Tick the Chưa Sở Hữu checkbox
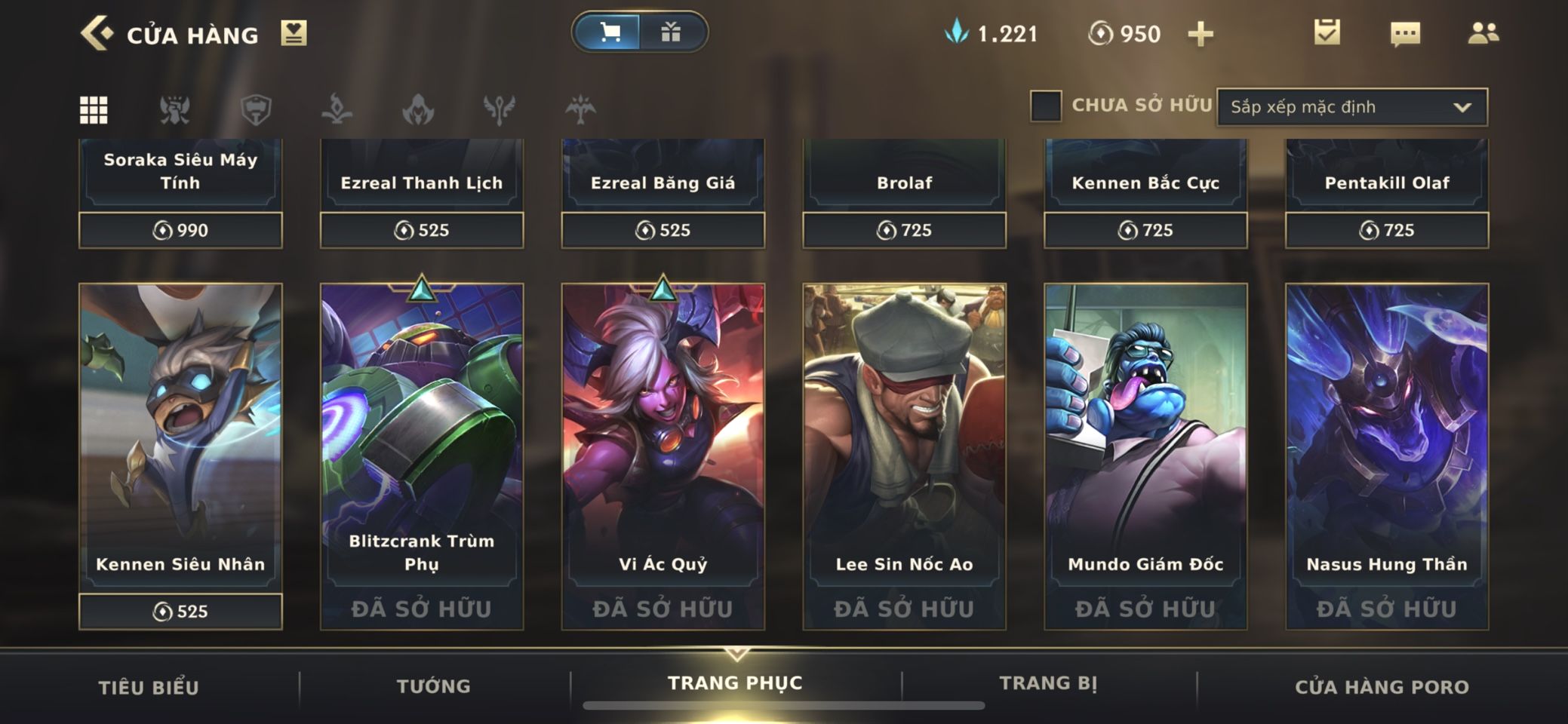This screenshot has height=724, width=1568. tap(1046, 106)
